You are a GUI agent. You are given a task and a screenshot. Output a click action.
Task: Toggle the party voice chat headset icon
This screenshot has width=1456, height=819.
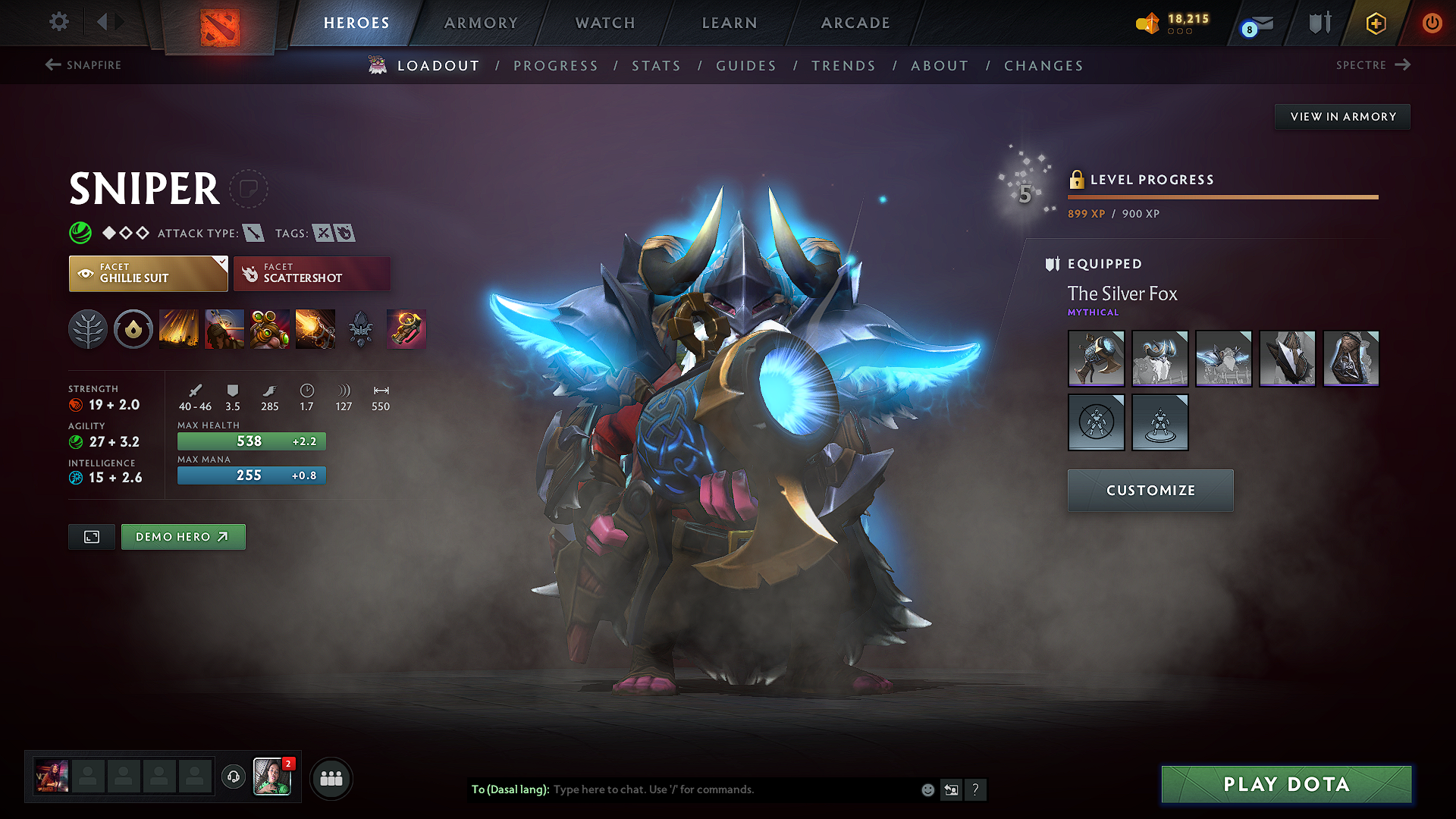tap(233, 777)
